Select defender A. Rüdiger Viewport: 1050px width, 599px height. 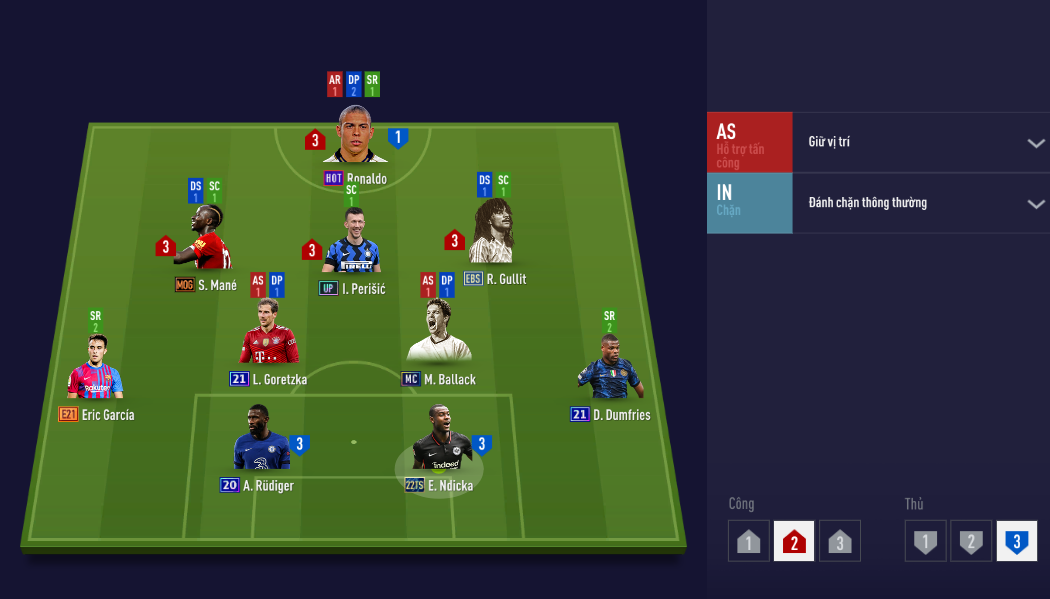tap(261, 440)
